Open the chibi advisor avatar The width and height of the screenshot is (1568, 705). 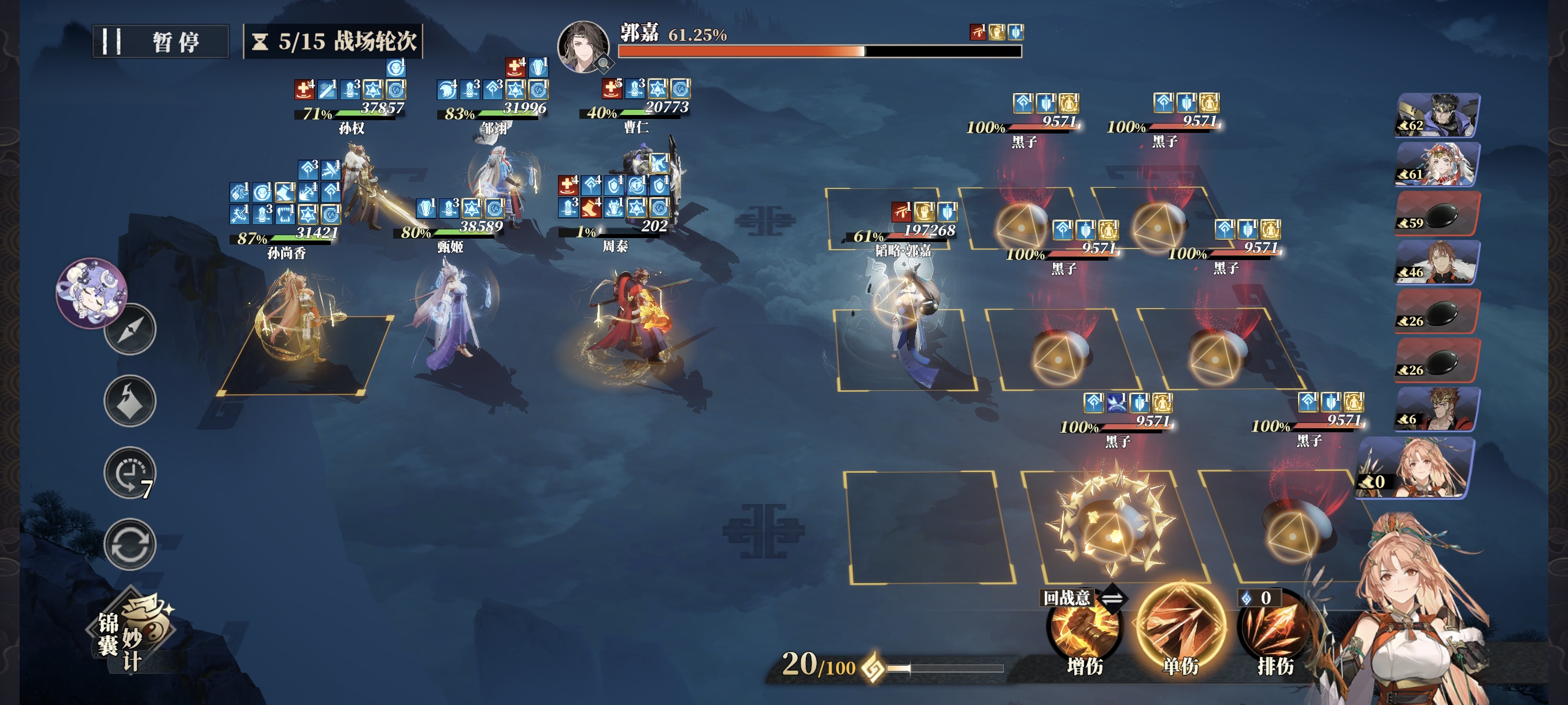(91, 292)
